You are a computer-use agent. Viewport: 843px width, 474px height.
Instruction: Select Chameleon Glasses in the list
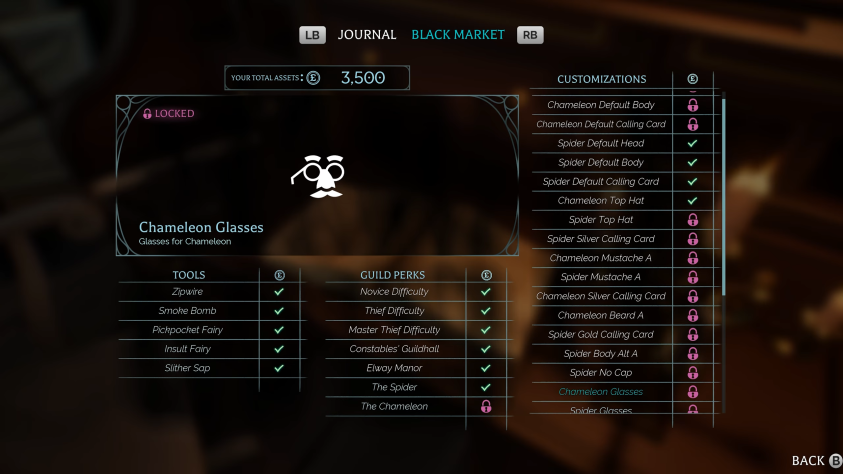point(601,392)
